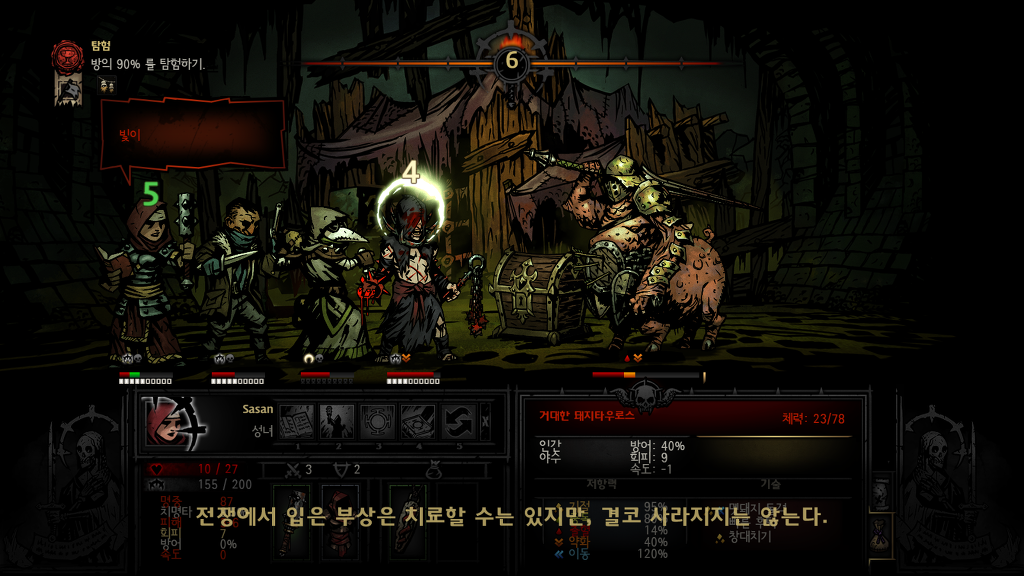
Task: Open Sasan's hero portrait
Action: [x=172, y=421]
